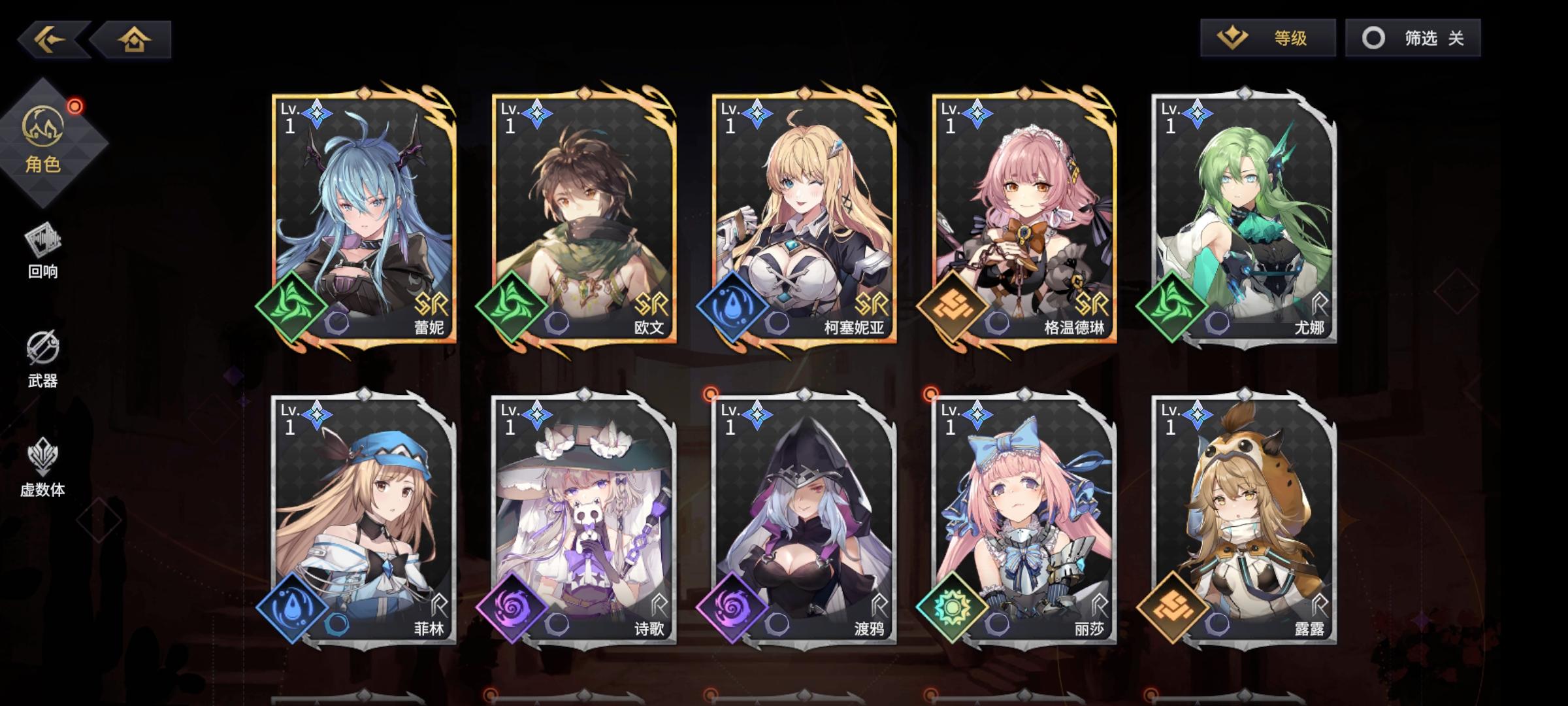Click the yellow sun element icon on 丽莎's card
Screen dimensions: 1568x706
point(951,607)
